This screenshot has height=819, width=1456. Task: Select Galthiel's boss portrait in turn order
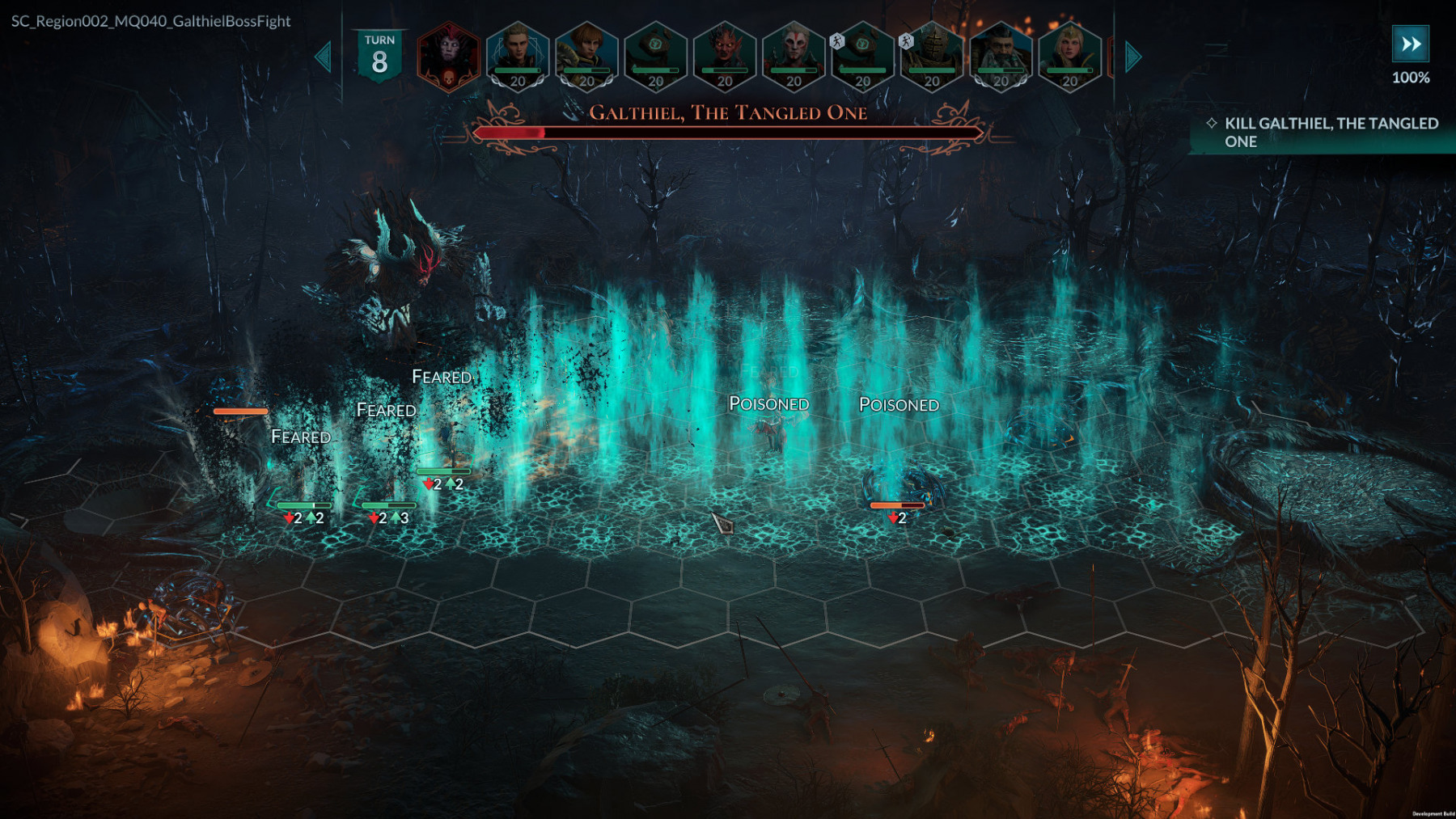tap(448, 57)
